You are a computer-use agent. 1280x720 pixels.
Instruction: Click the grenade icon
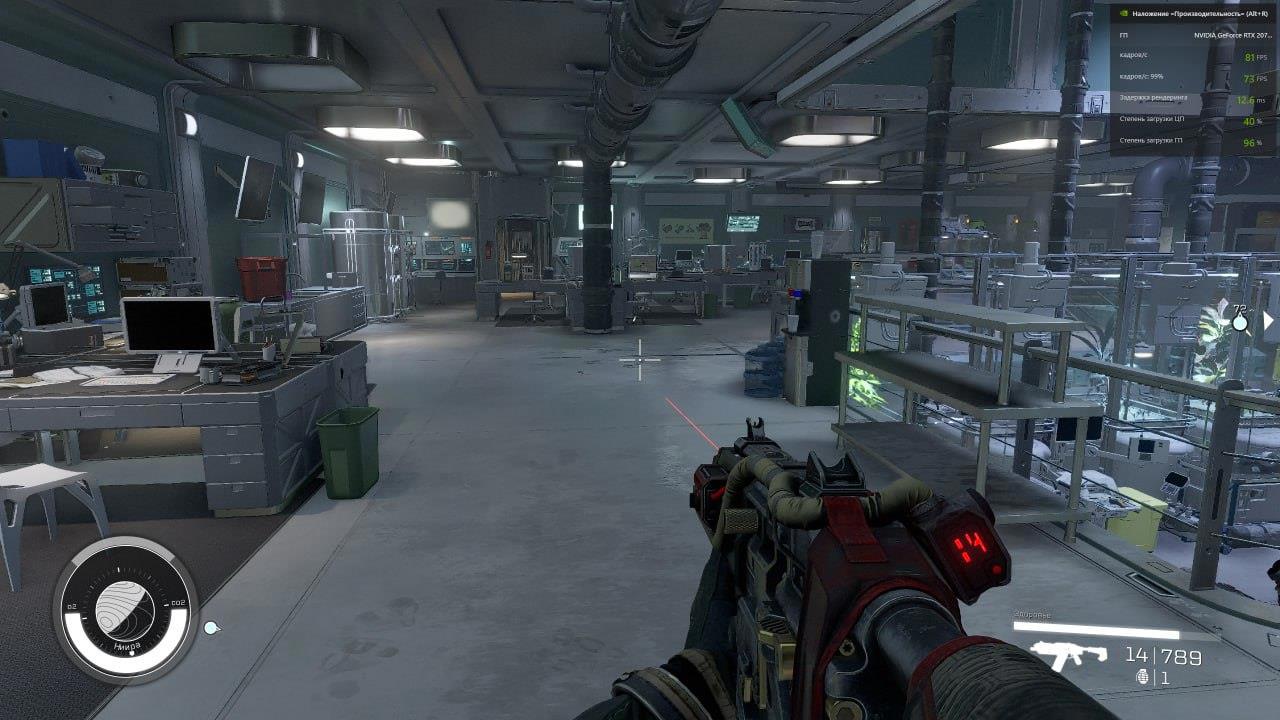pos(1144,677)
